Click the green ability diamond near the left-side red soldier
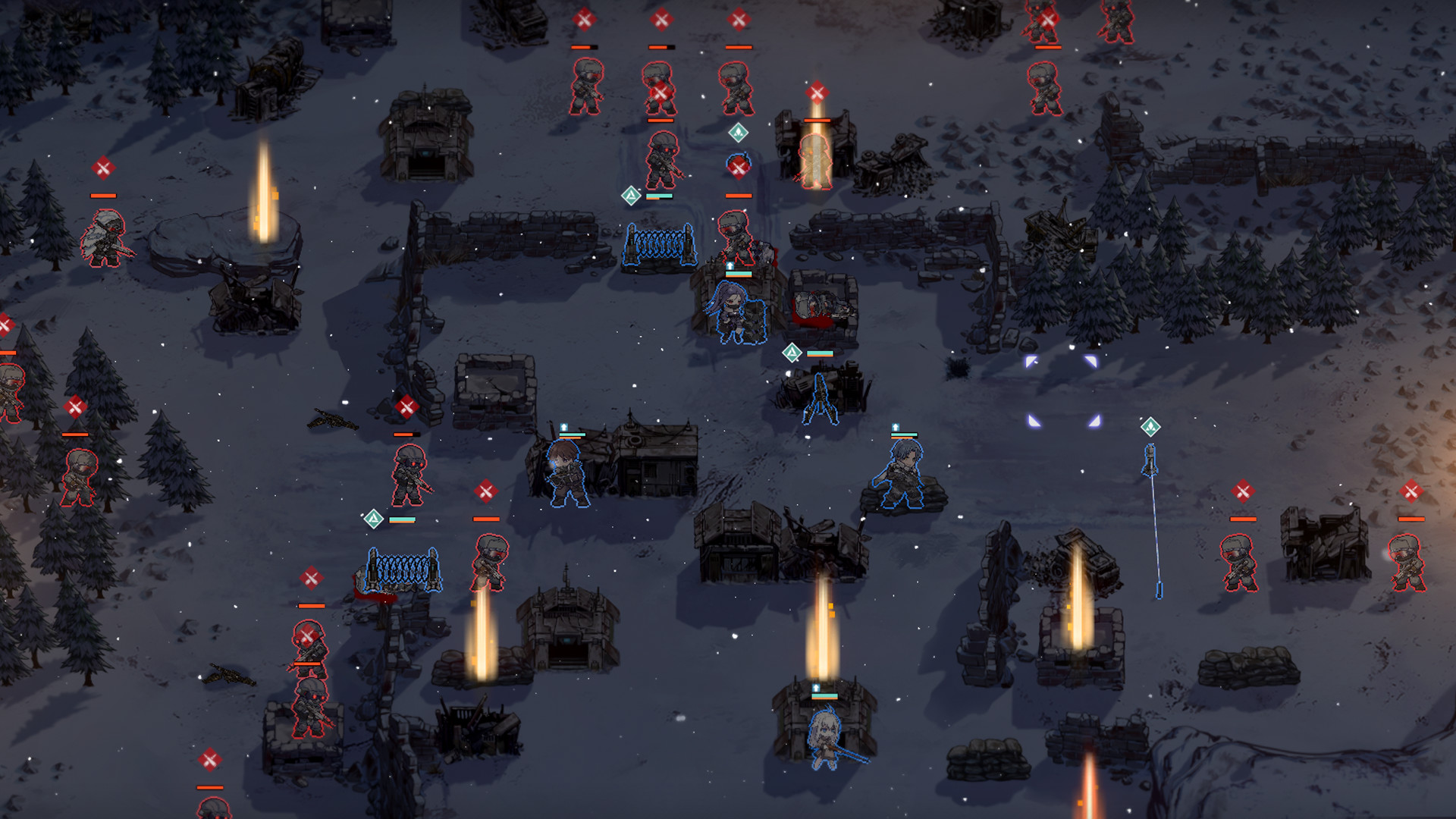Viewport: 1456px width, 819px height. point(374,519)
